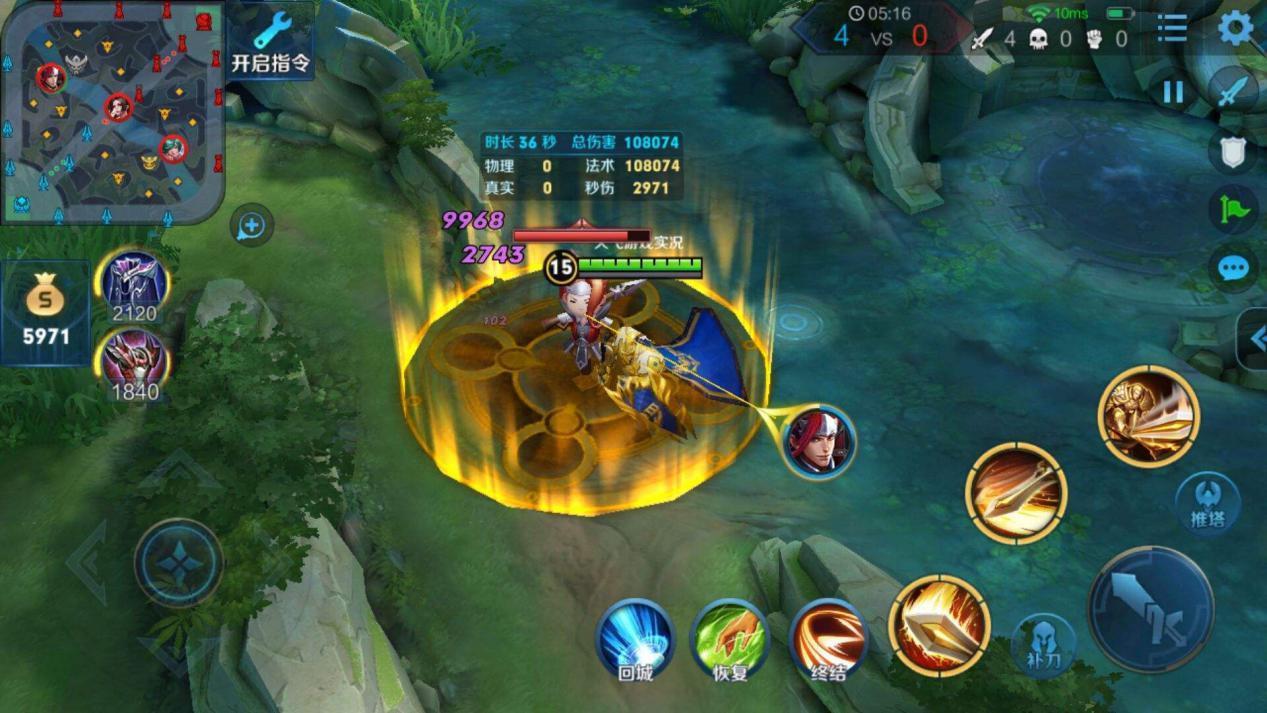Buy the recommended item costing 2120
The height and width of the screenshot is (713, 1267).
point(134,285)
